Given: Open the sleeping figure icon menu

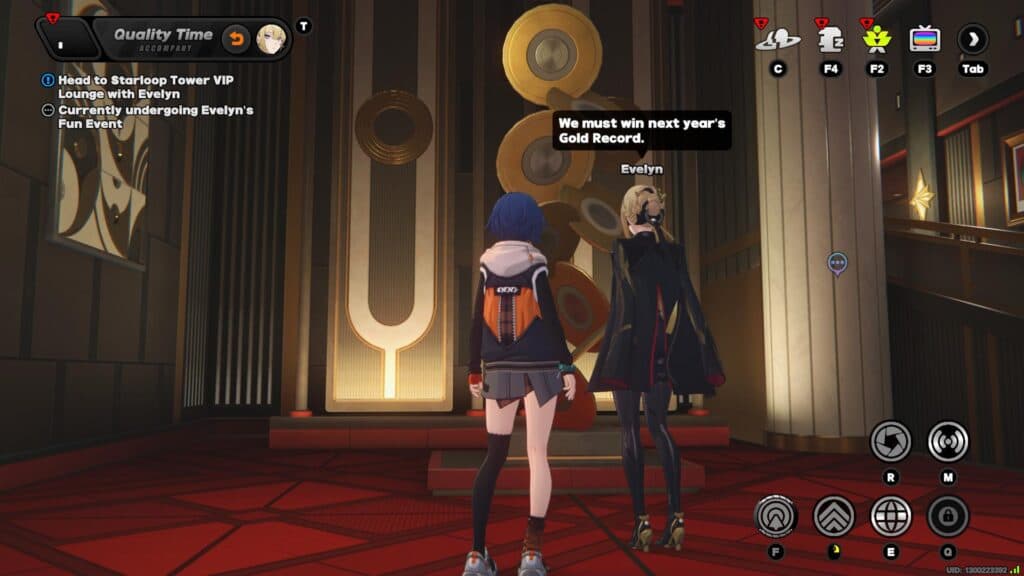Looking at the screenshot, I should pos(829,39).
